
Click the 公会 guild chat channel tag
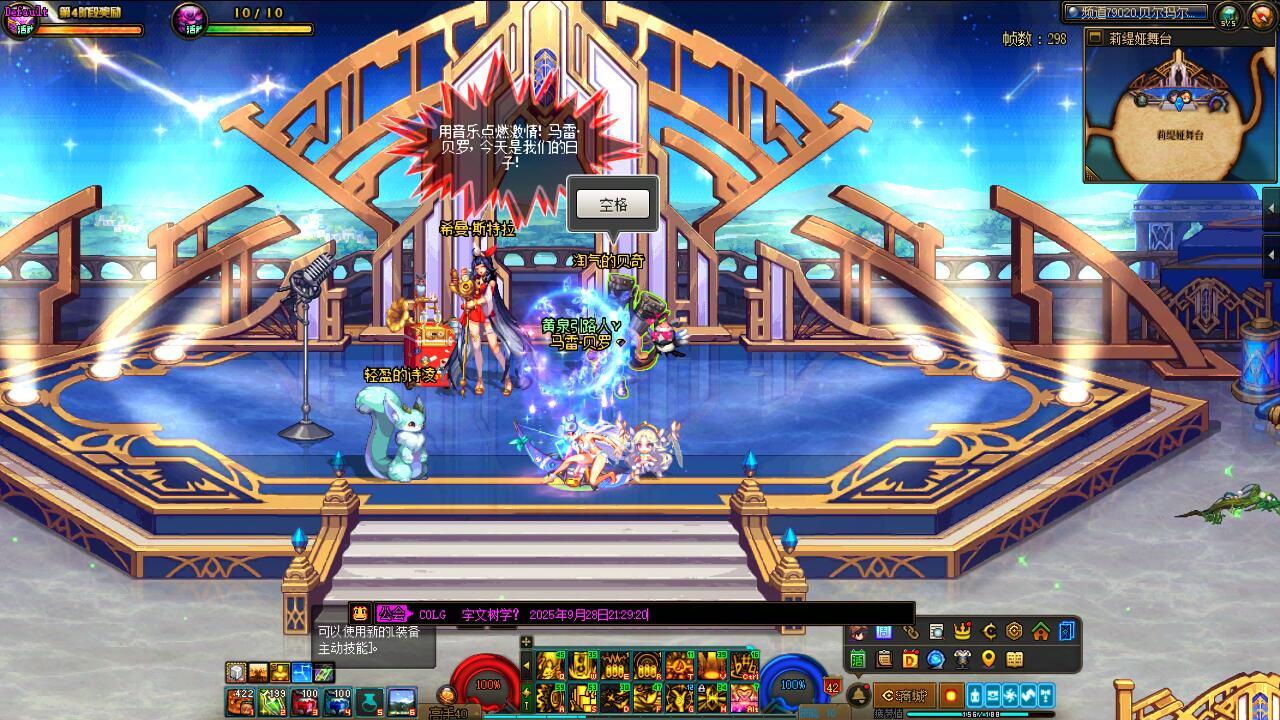pyautogui.click(x=393, y=614)
